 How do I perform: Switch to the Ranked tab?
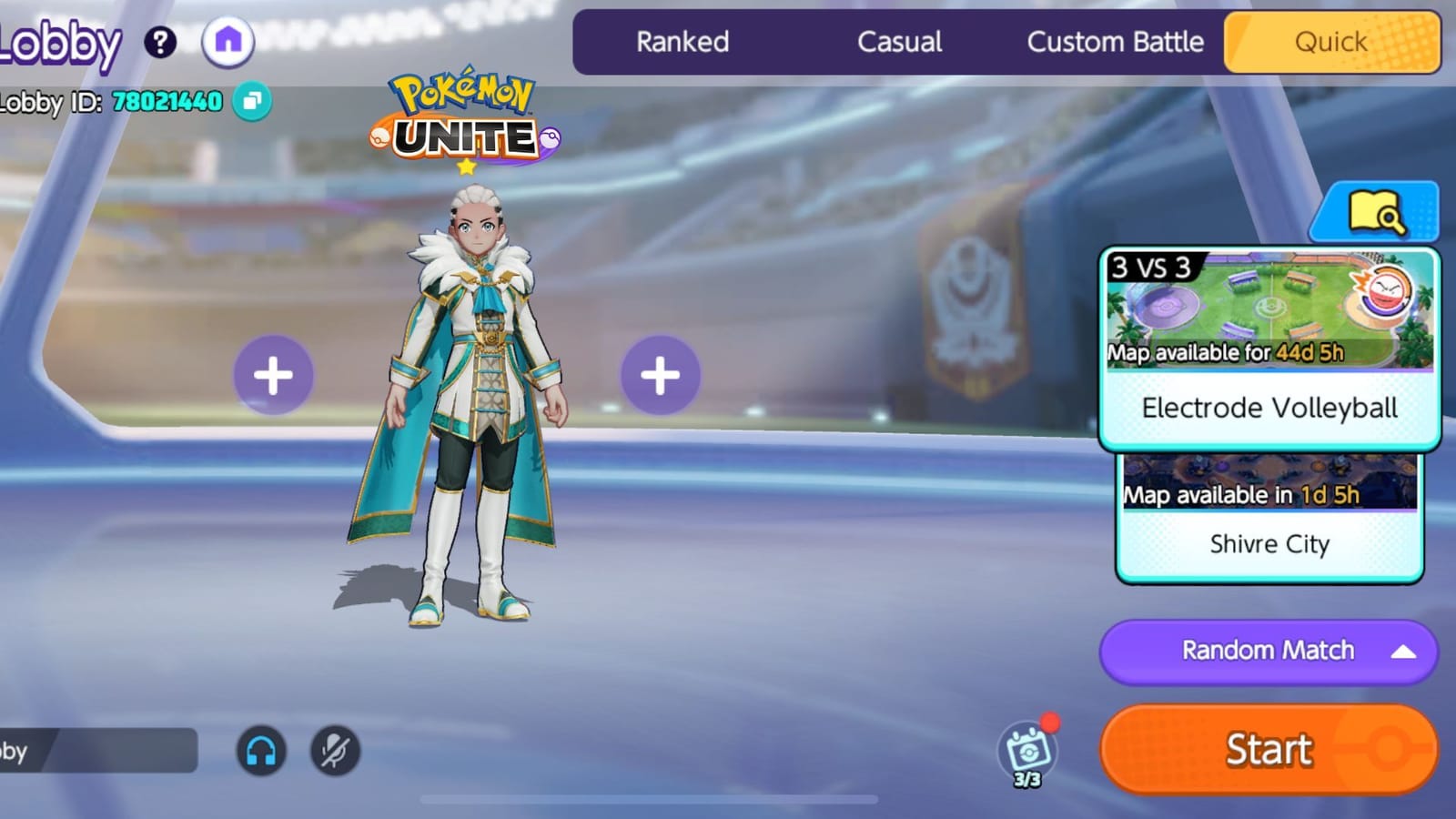683,42
